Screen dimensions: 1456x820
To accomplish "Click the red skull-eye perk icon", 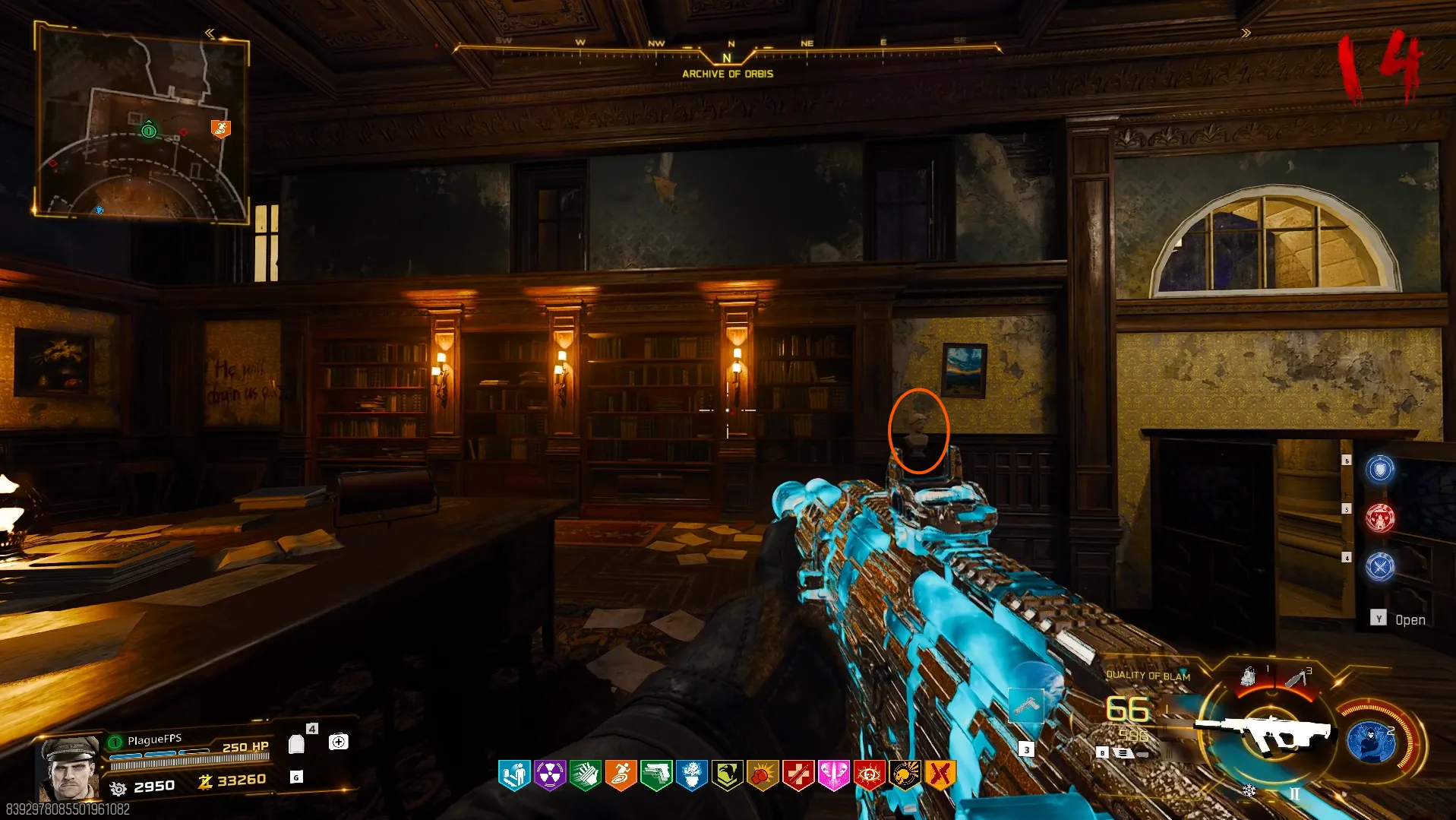I will click(869, 775).
